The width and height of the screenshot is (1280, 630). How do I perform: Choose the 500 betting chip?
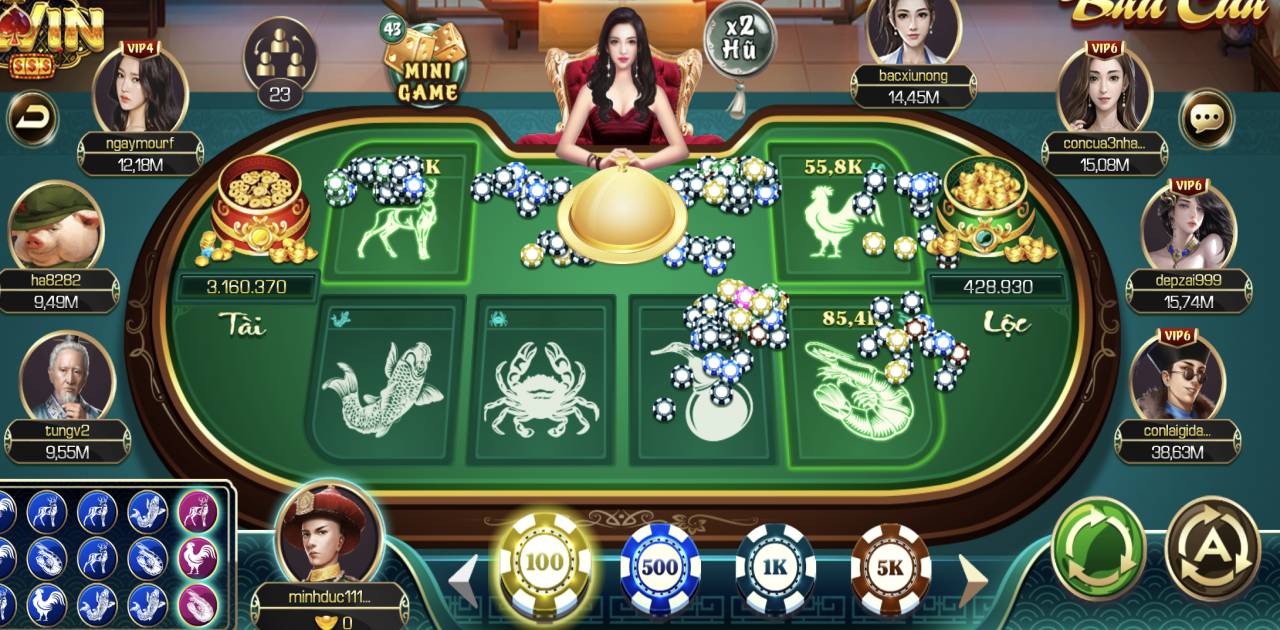point(660,568)
